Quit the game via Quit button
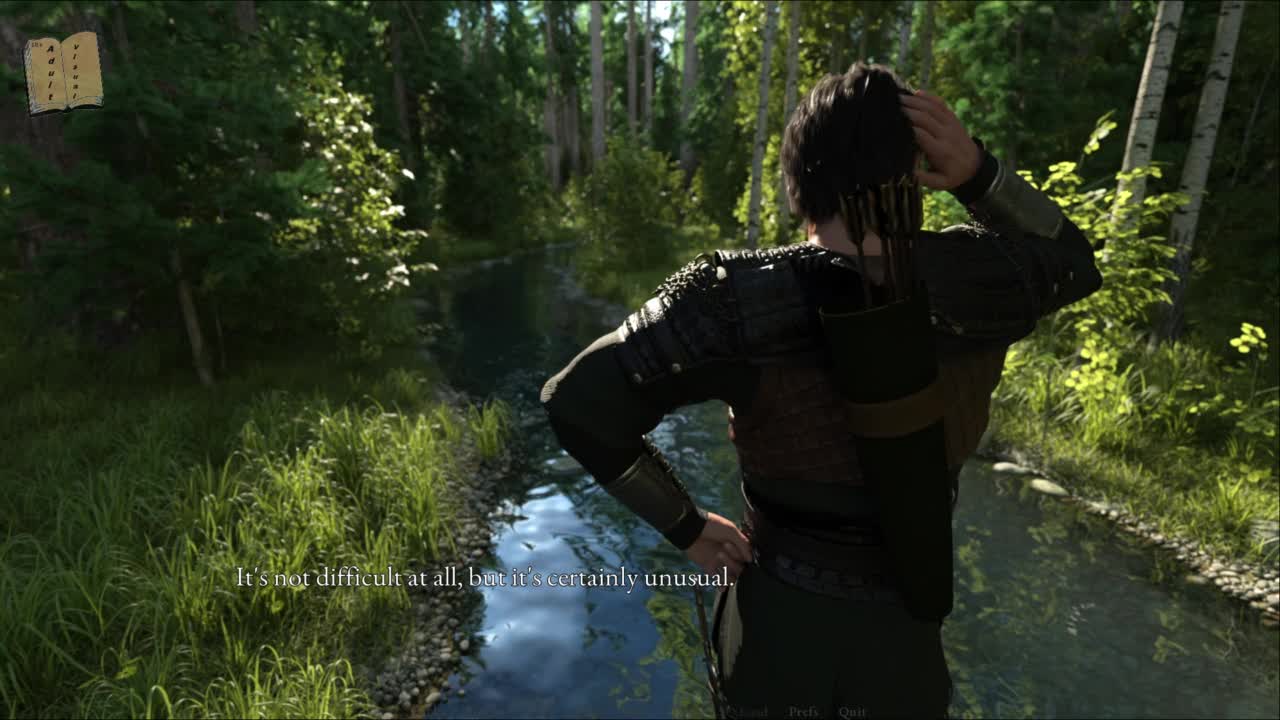The height and width of the screenshot is (720, 1280). pyautogui.click(x=852, y=711)
